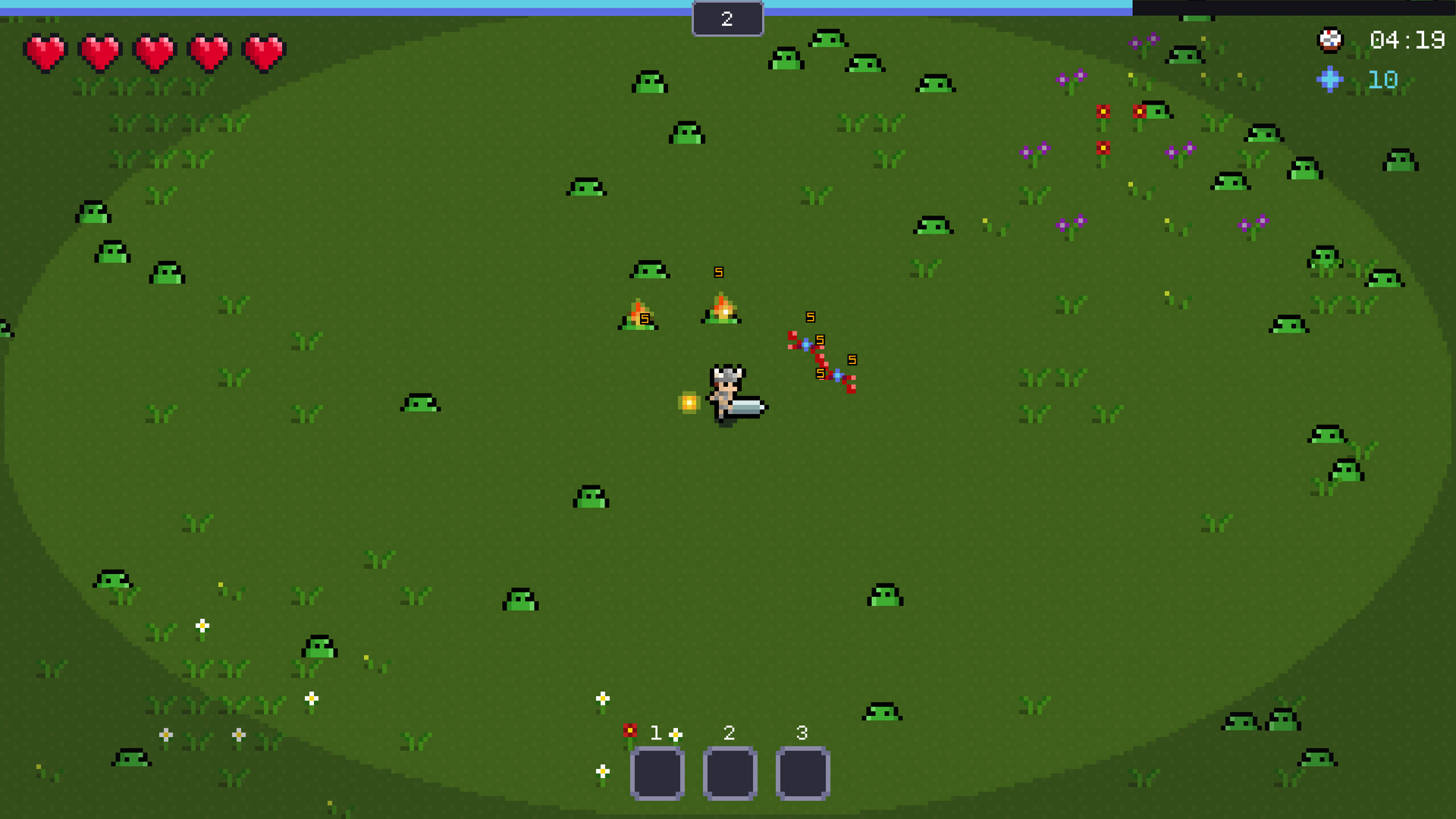
Task: Open hotbar slot 1
Action: point(657,772)
